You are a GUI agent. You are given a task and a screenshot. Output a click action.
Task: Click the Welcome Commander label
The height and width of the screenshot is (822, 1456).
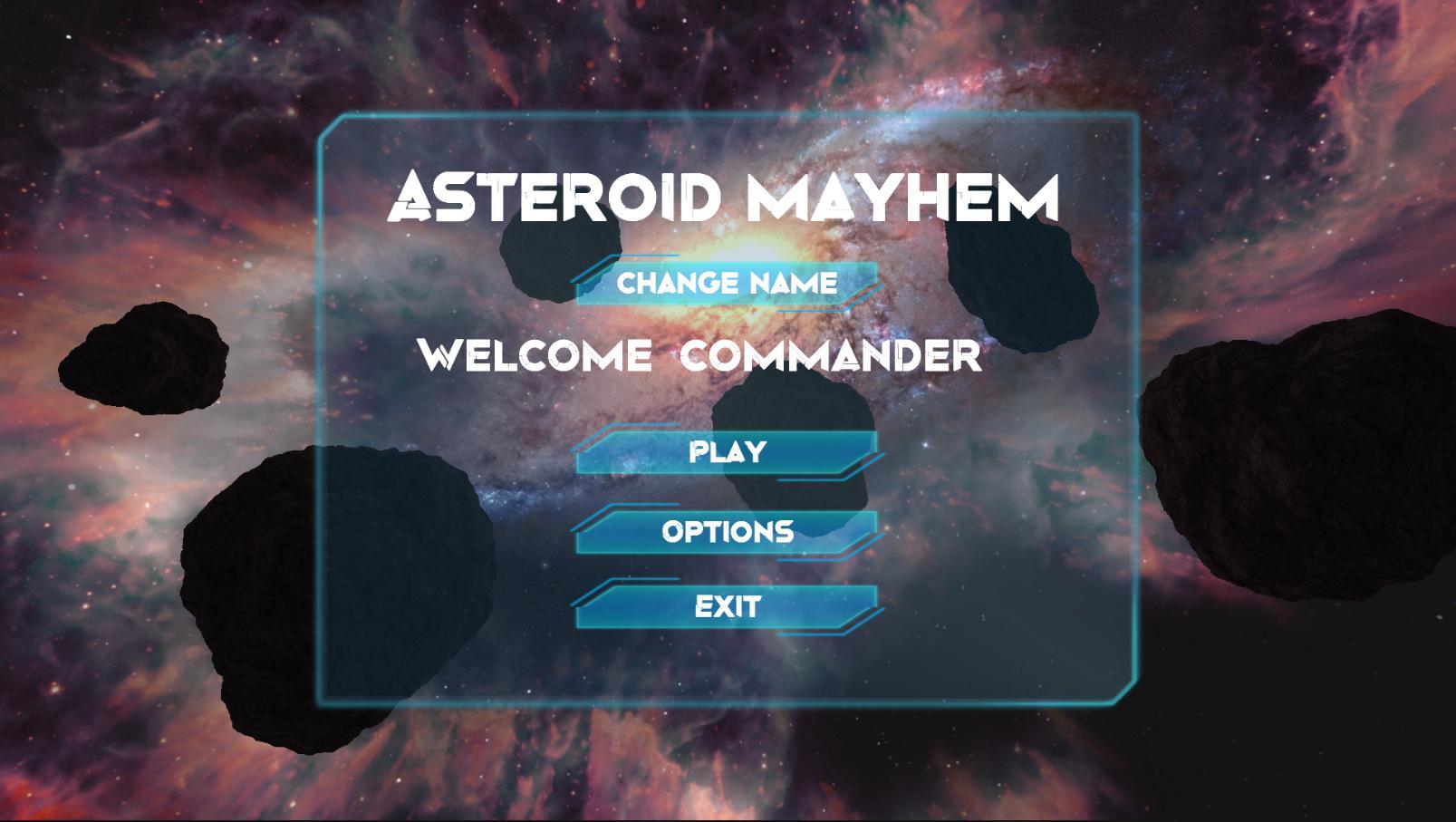[701, 357]
